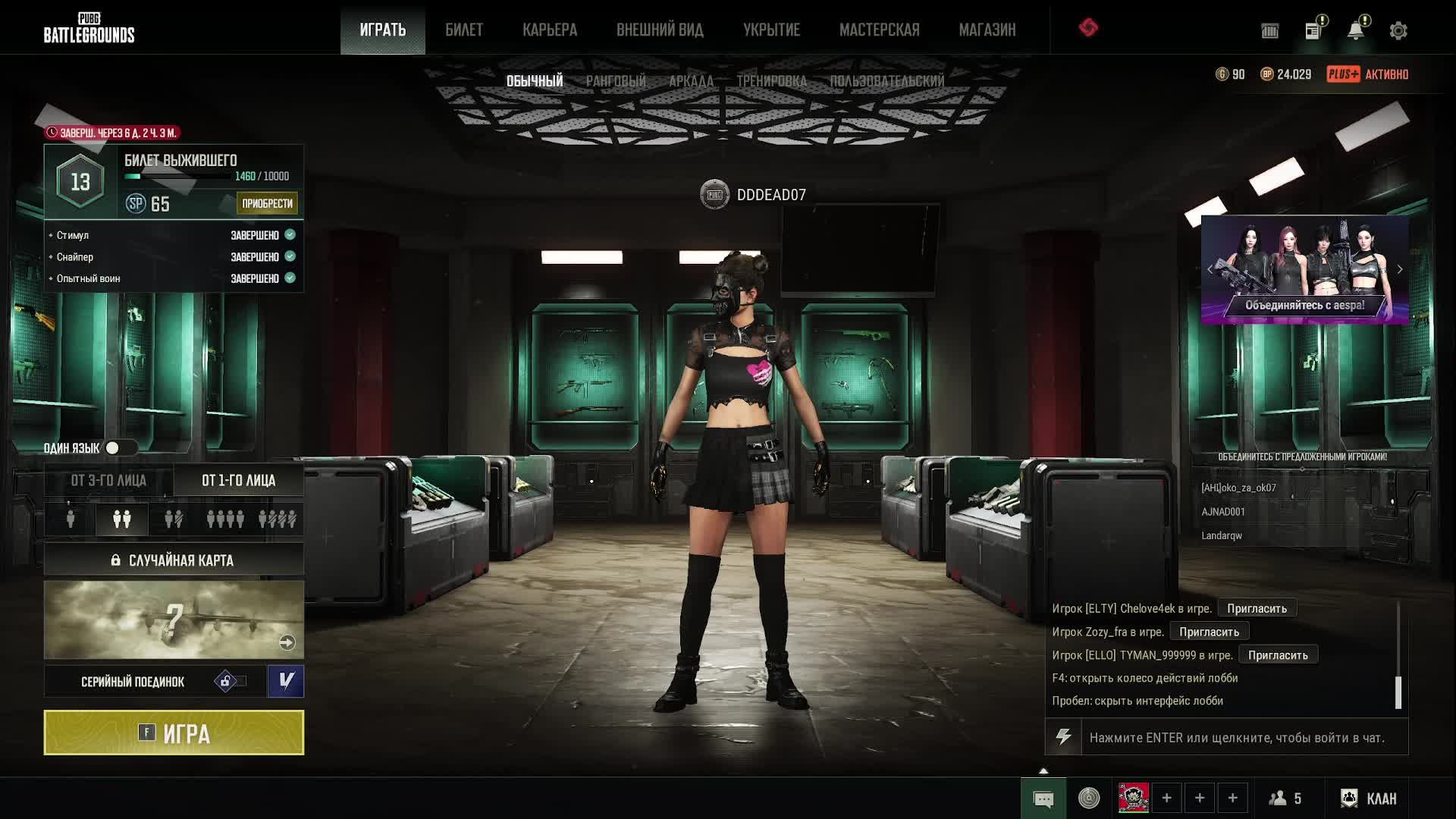Select suggested player AJNAD001
The image size is (1456, 819).
[1223, 512]
